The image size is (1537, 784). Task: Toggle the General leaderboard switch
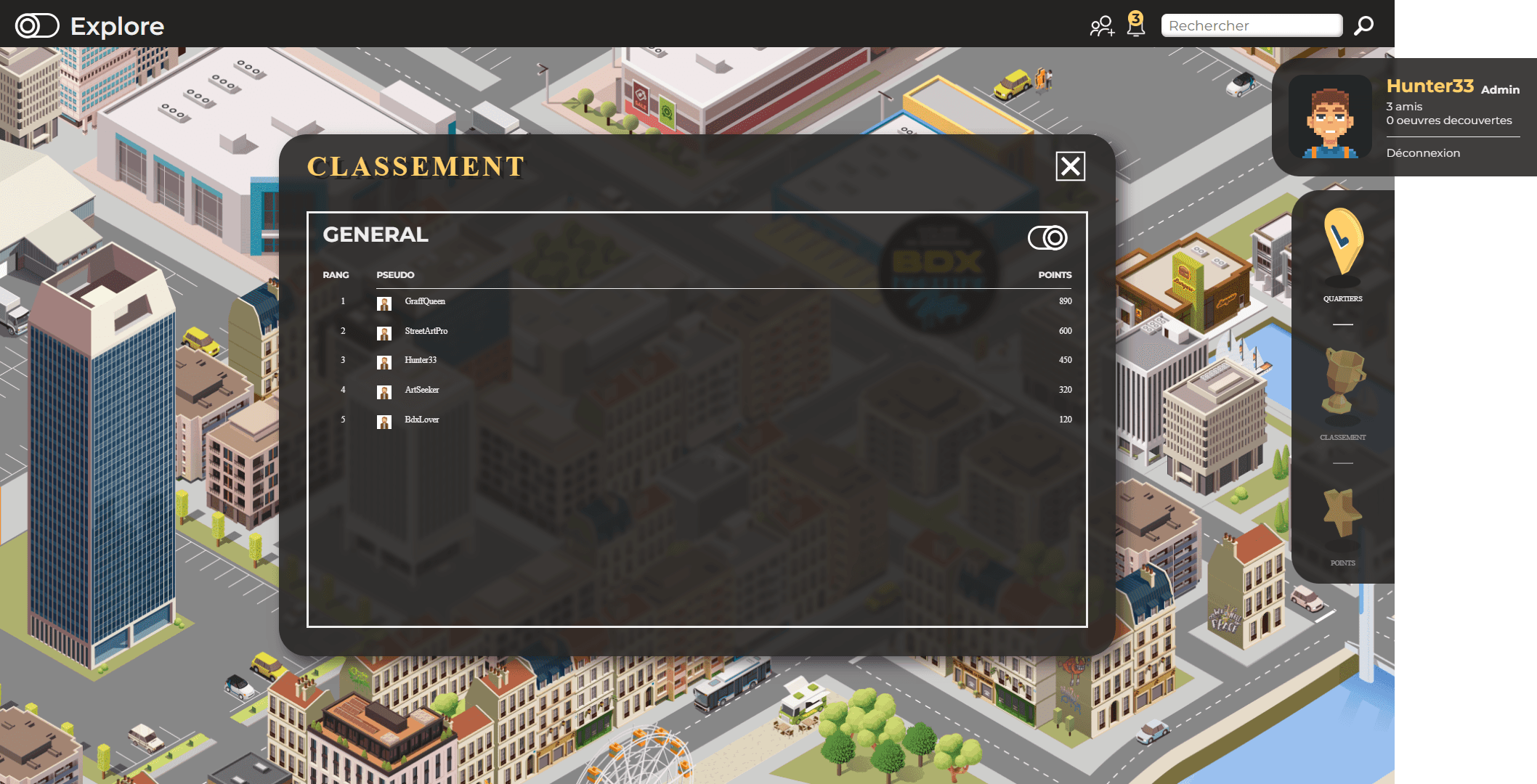1047,237
